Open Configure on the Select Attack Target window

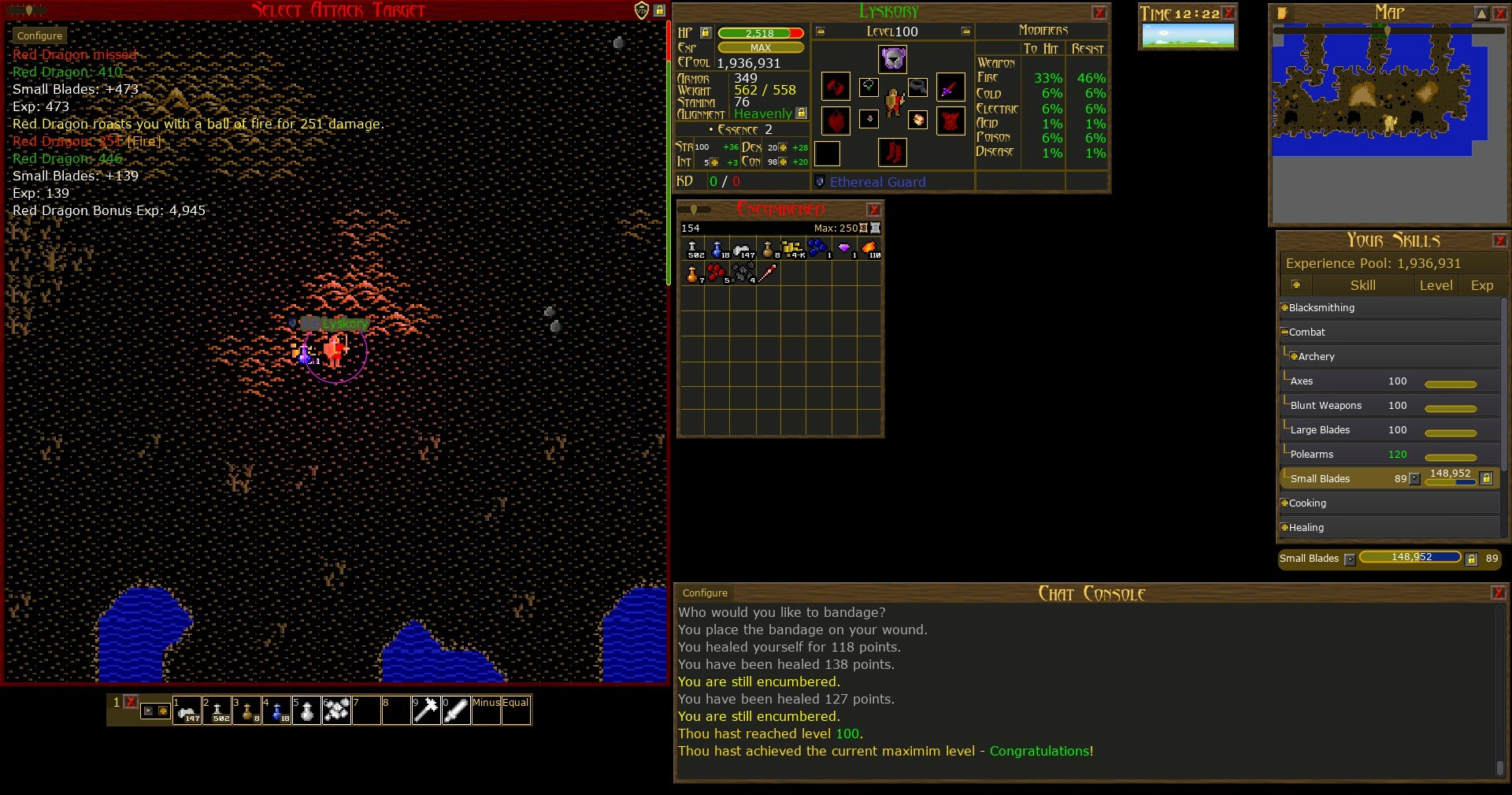click(39, 35)
